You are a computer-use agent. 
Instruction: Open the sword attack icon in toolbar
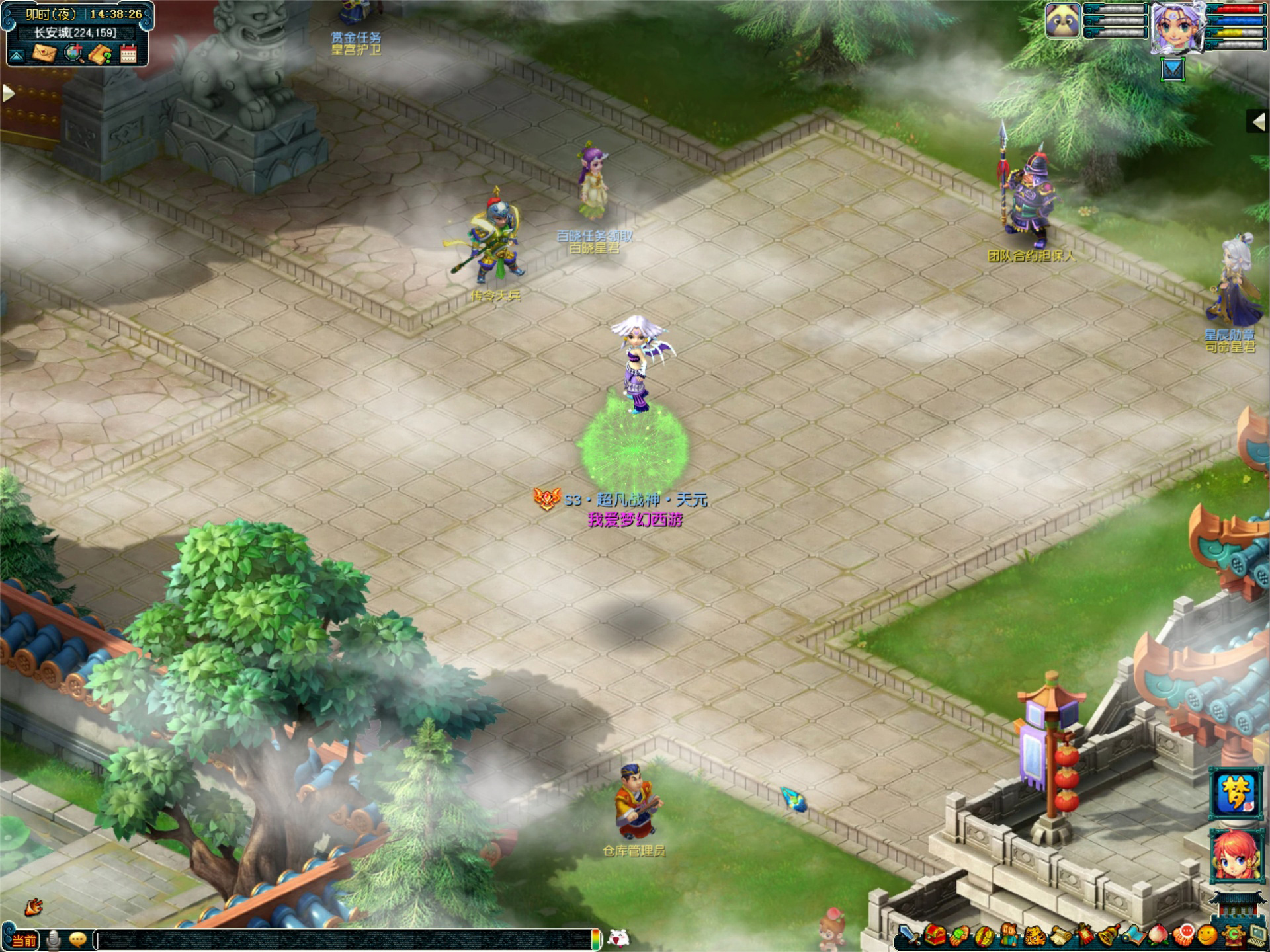coord(909,937)
